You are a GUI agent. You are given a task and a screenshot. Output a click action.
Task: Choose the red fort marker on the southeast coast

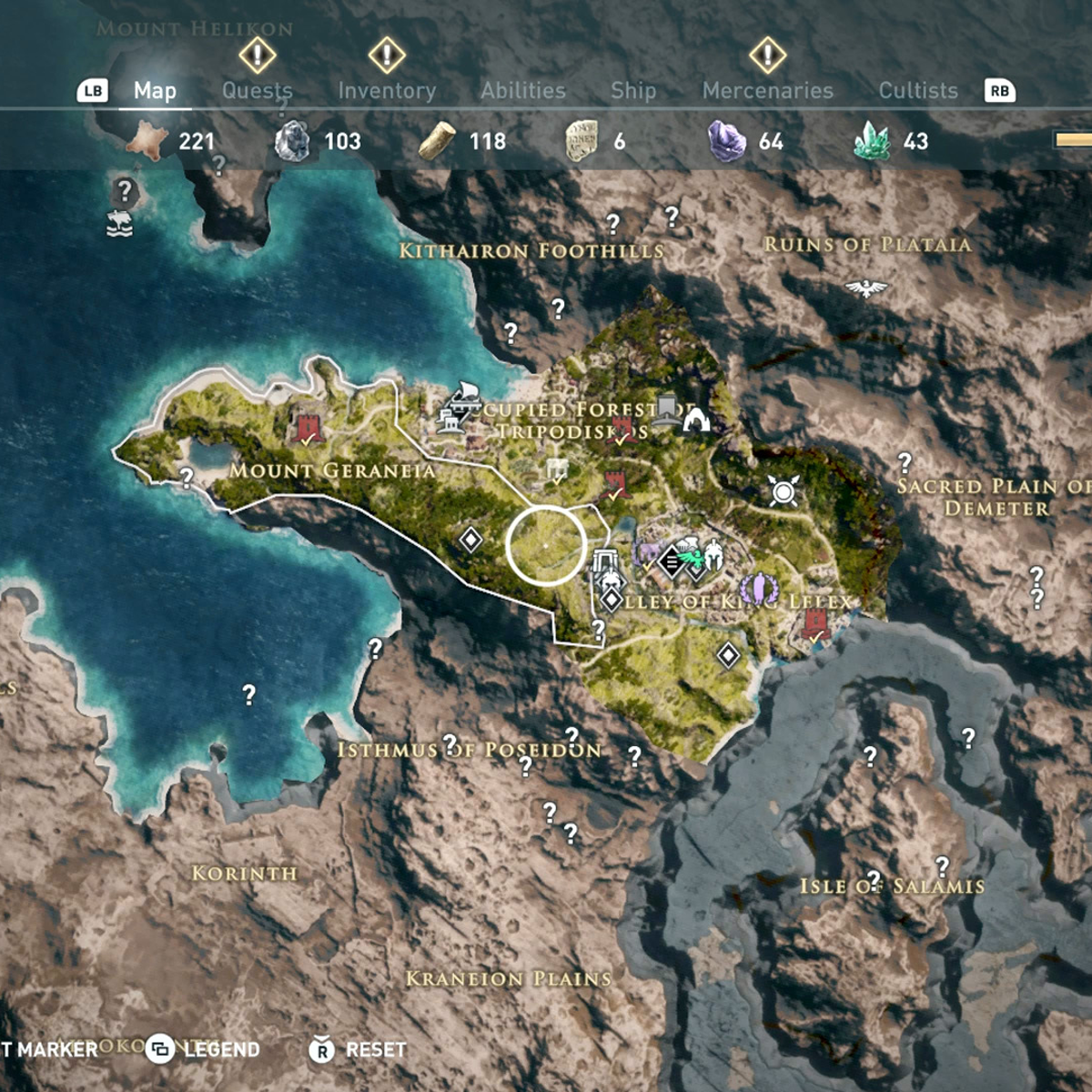tap(815, 624)
